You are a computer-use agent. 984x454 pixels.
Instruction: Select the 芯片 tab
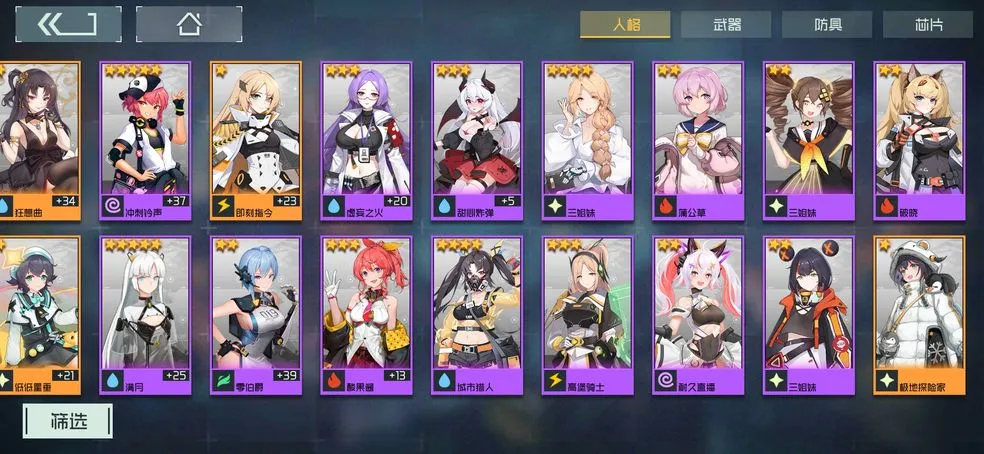click(x=929, y=25)
